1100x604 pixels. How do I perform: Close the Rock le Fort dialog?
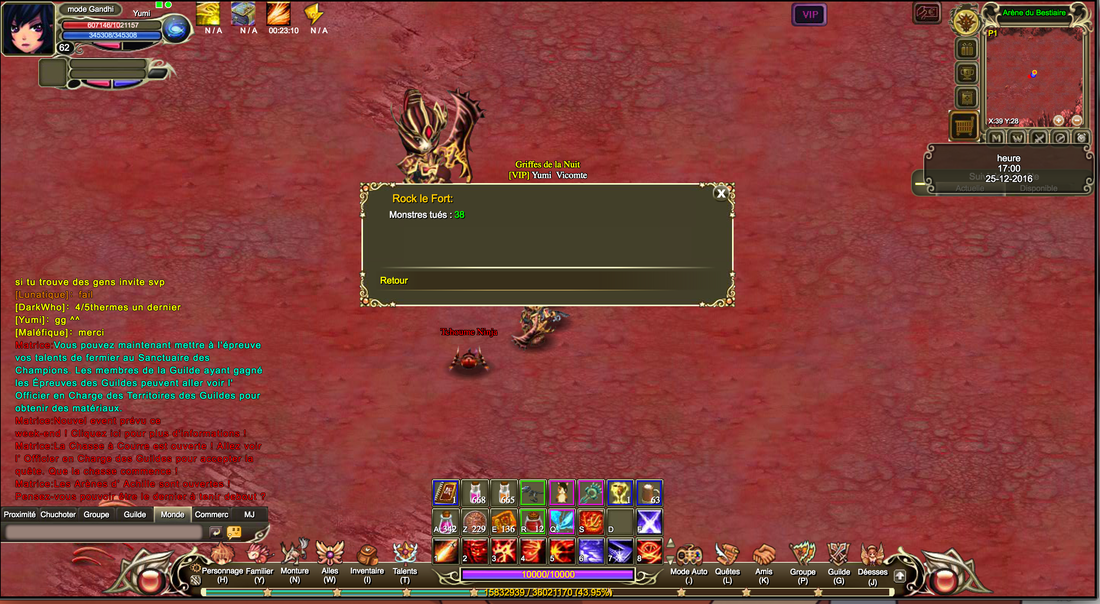720,194
